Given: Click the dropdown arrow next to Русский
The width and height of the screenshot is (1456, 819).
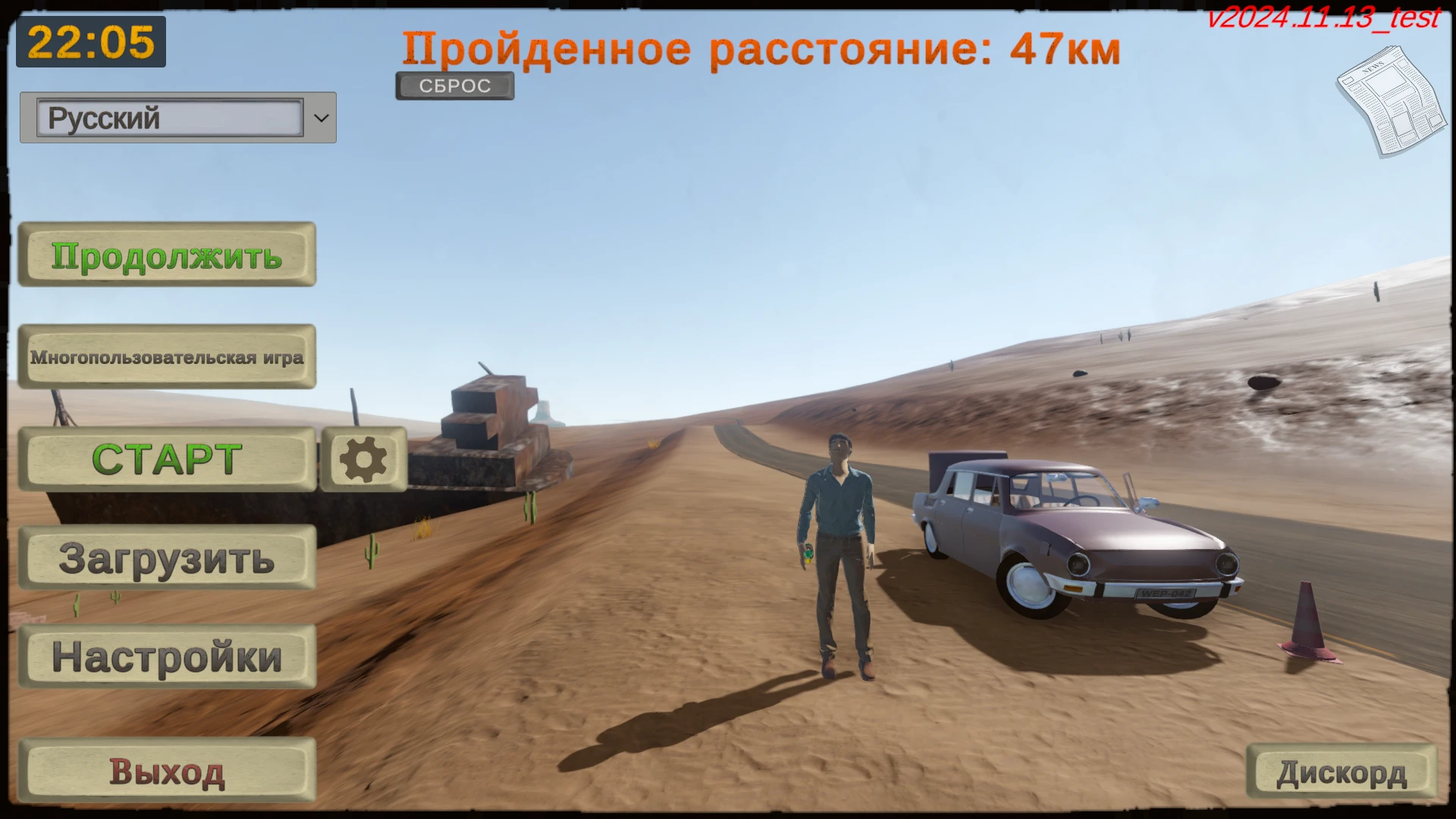Looking at the screenshot, I should click(x=322, y=118).
